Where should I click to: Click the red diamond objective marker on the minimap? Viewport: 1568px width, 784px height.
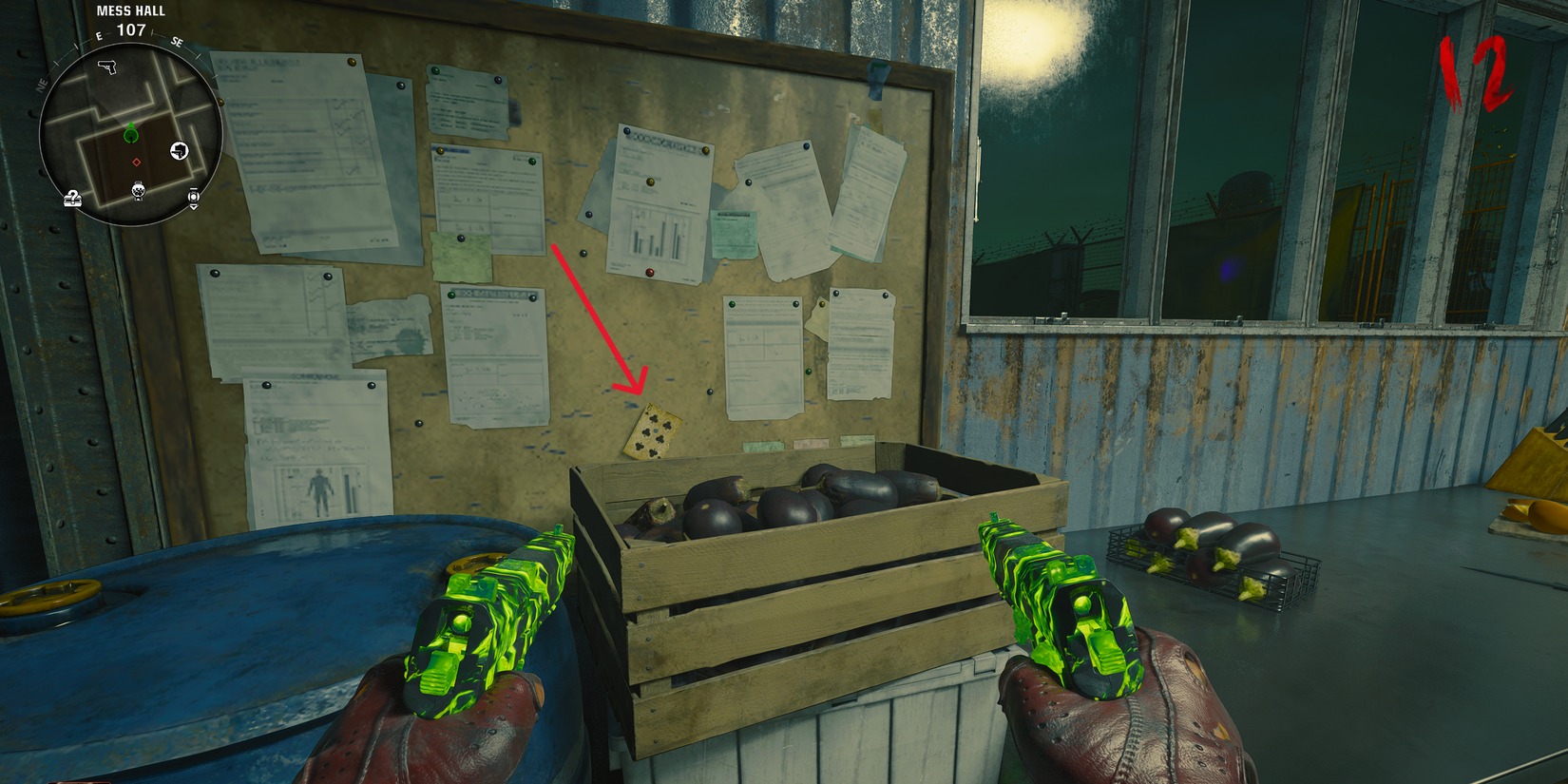click(x=136, y=162)
